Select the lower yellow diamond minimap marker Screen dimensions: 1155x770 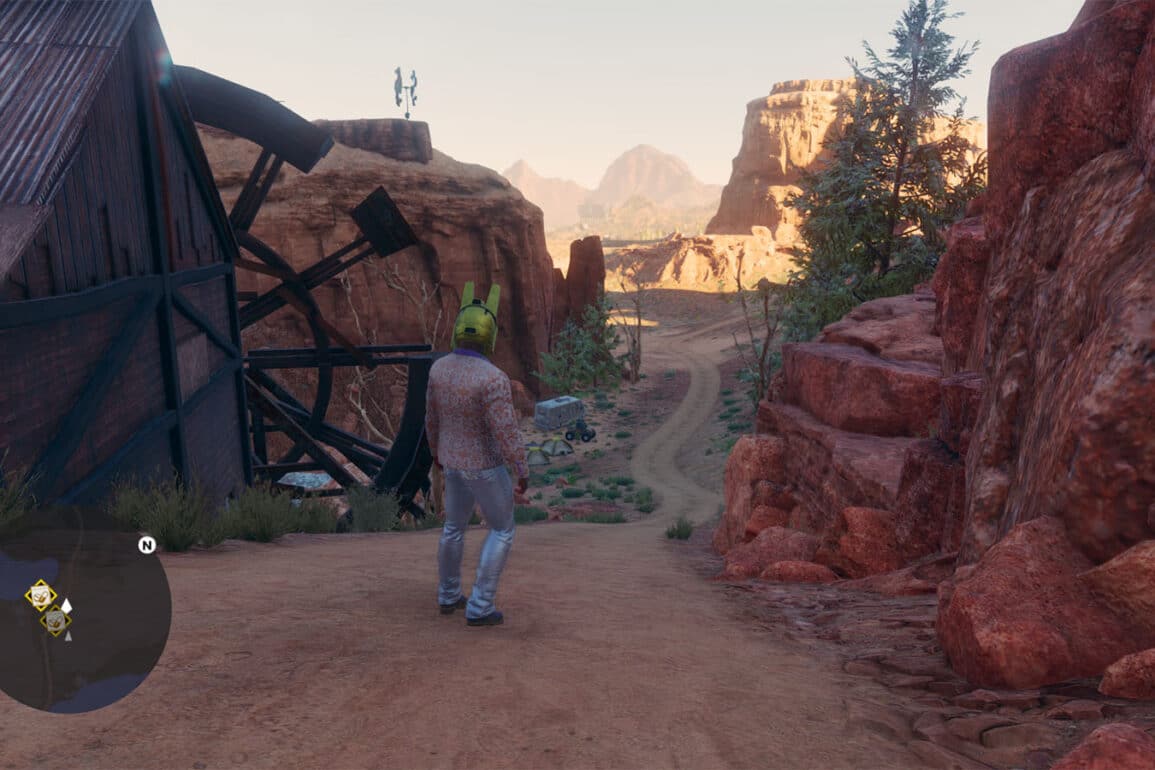(56, 622)
